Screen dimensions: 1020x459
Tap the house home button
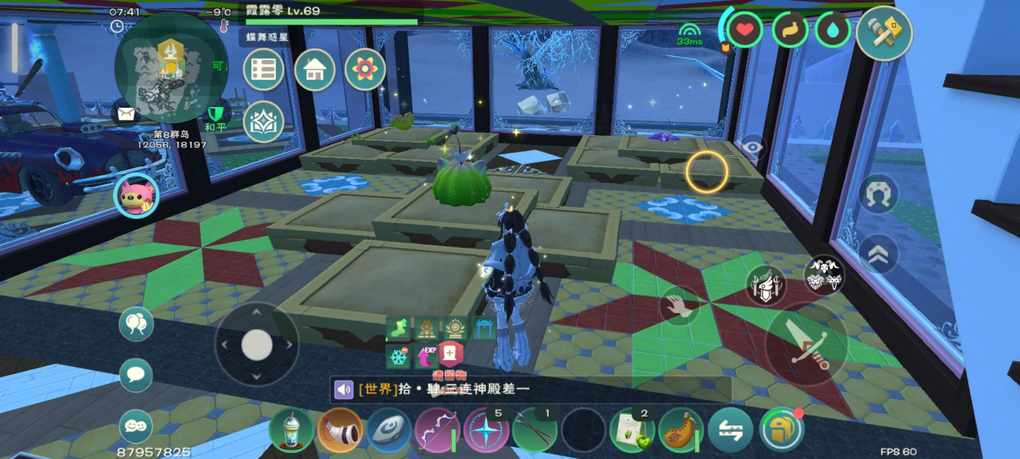pos(314,69)
